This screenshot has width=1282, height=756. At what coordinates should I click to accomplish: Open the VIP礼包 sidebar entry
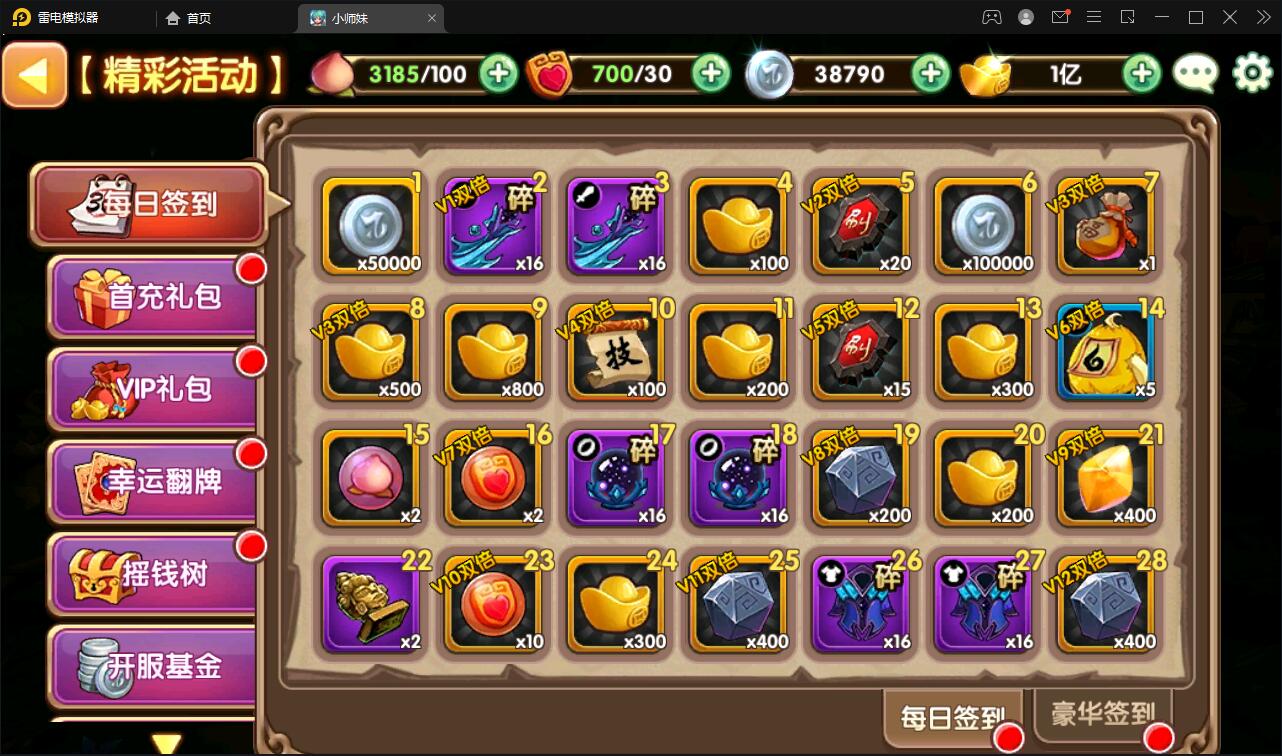(148, 388)
